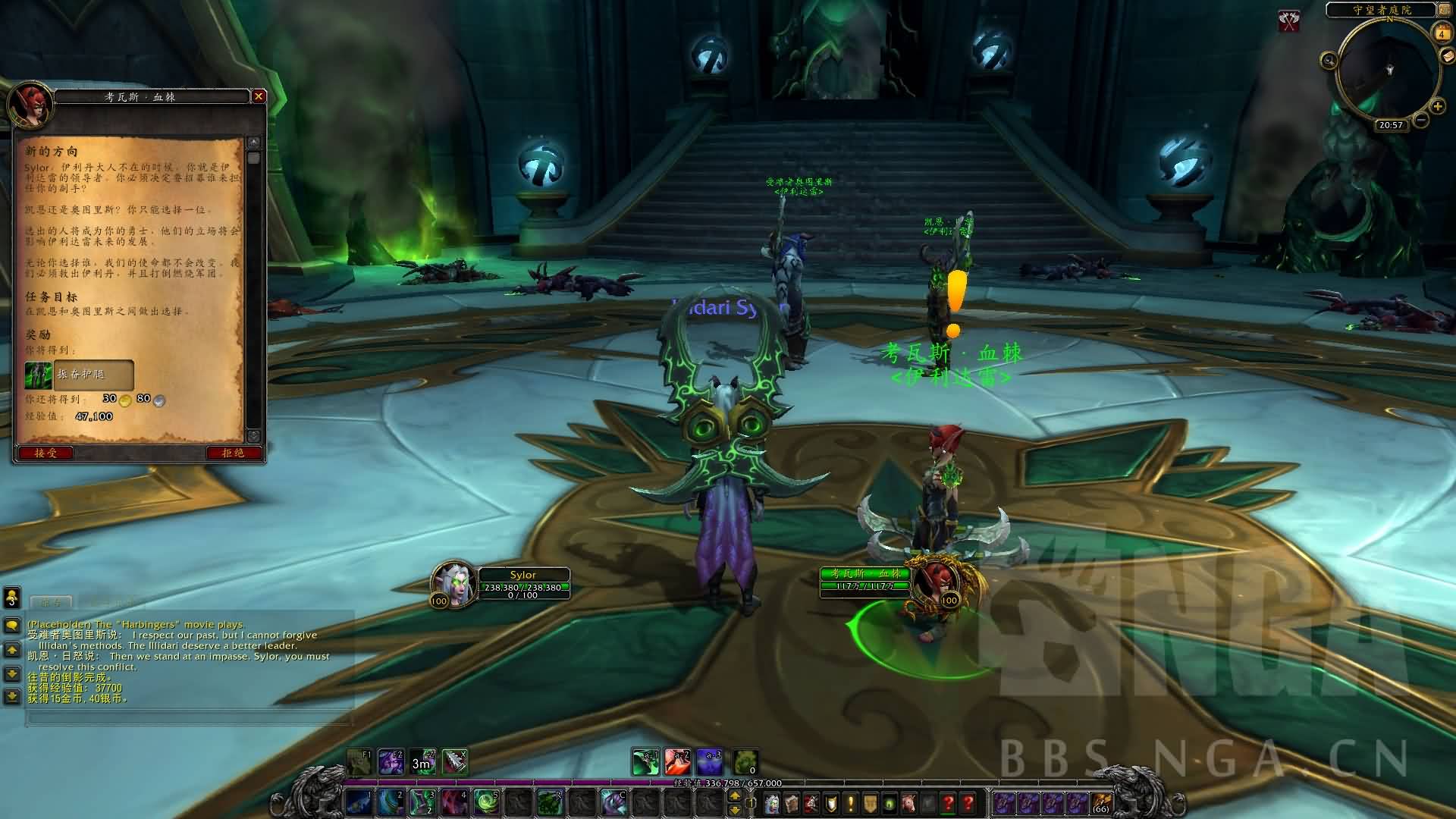Open the calendar showing day 4
1456x819 pixels.
click(x=1442, y=33)
